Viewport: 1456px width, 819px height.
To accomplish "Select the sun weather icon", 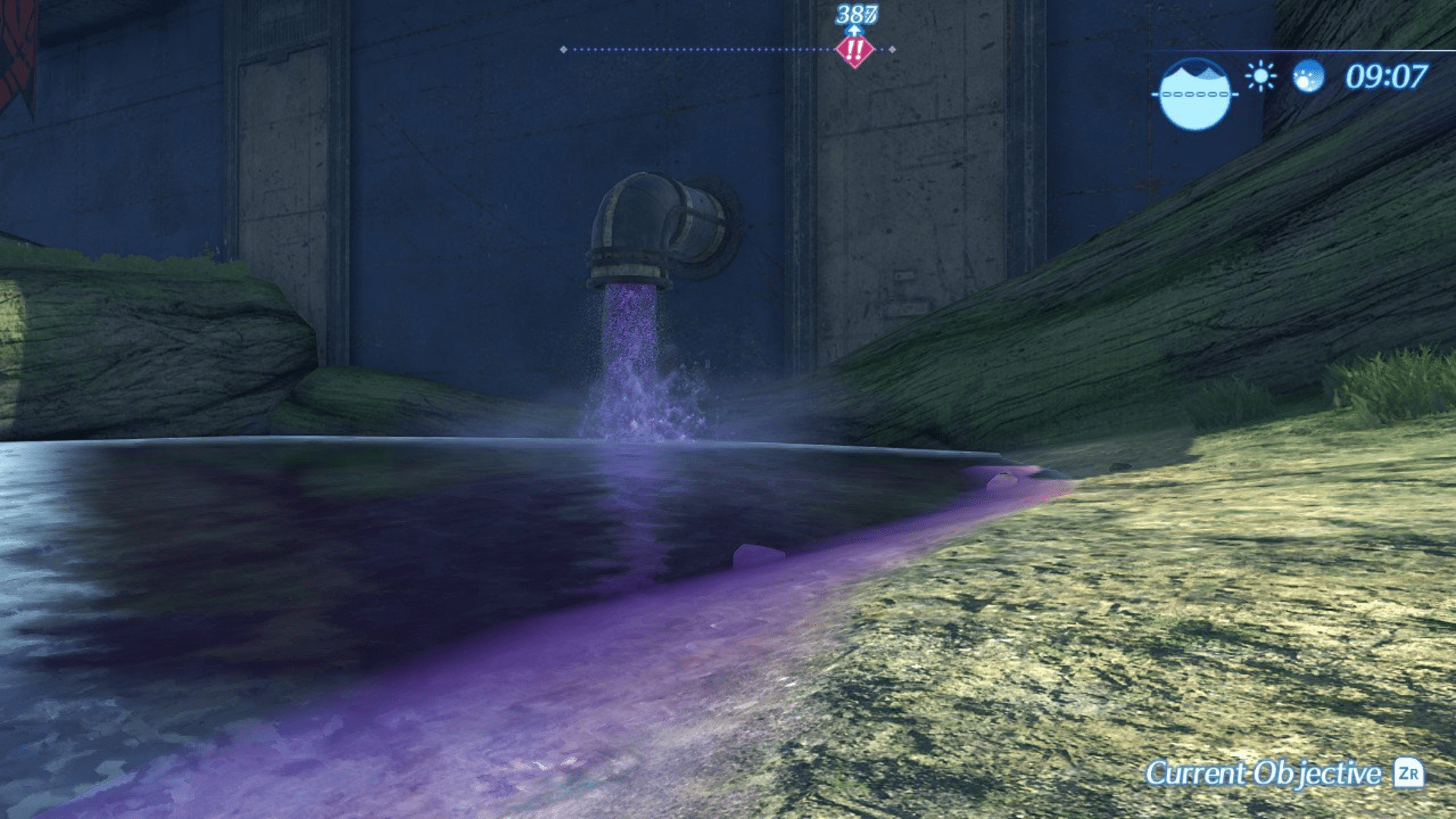I will [1261, 77].
